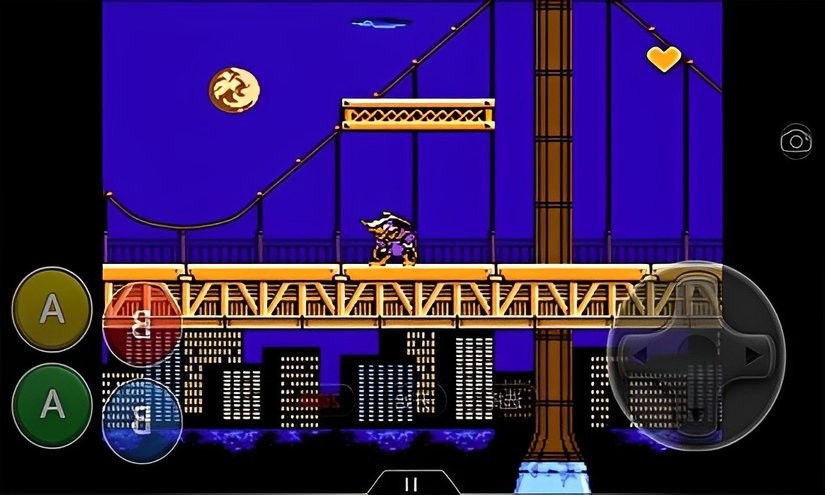Hit the red B button

pyautogui.click(x=142, y=325)
